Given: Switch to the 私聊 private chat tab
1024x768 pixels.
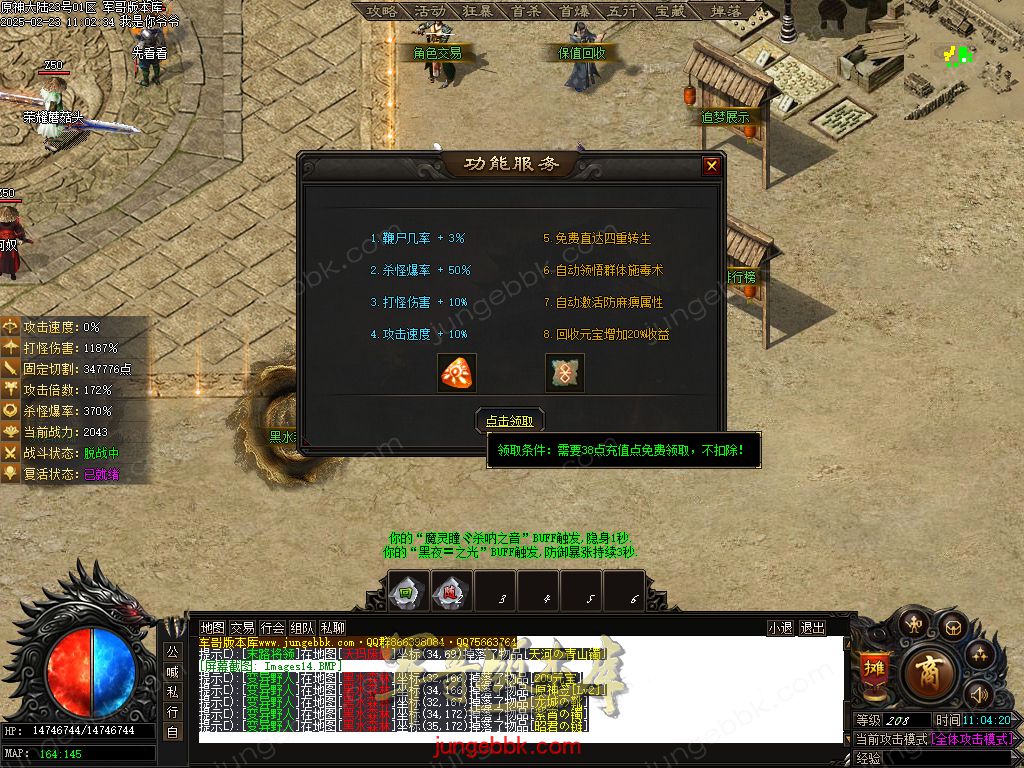Looking at the screenshot, I should [x=332, y=628].
